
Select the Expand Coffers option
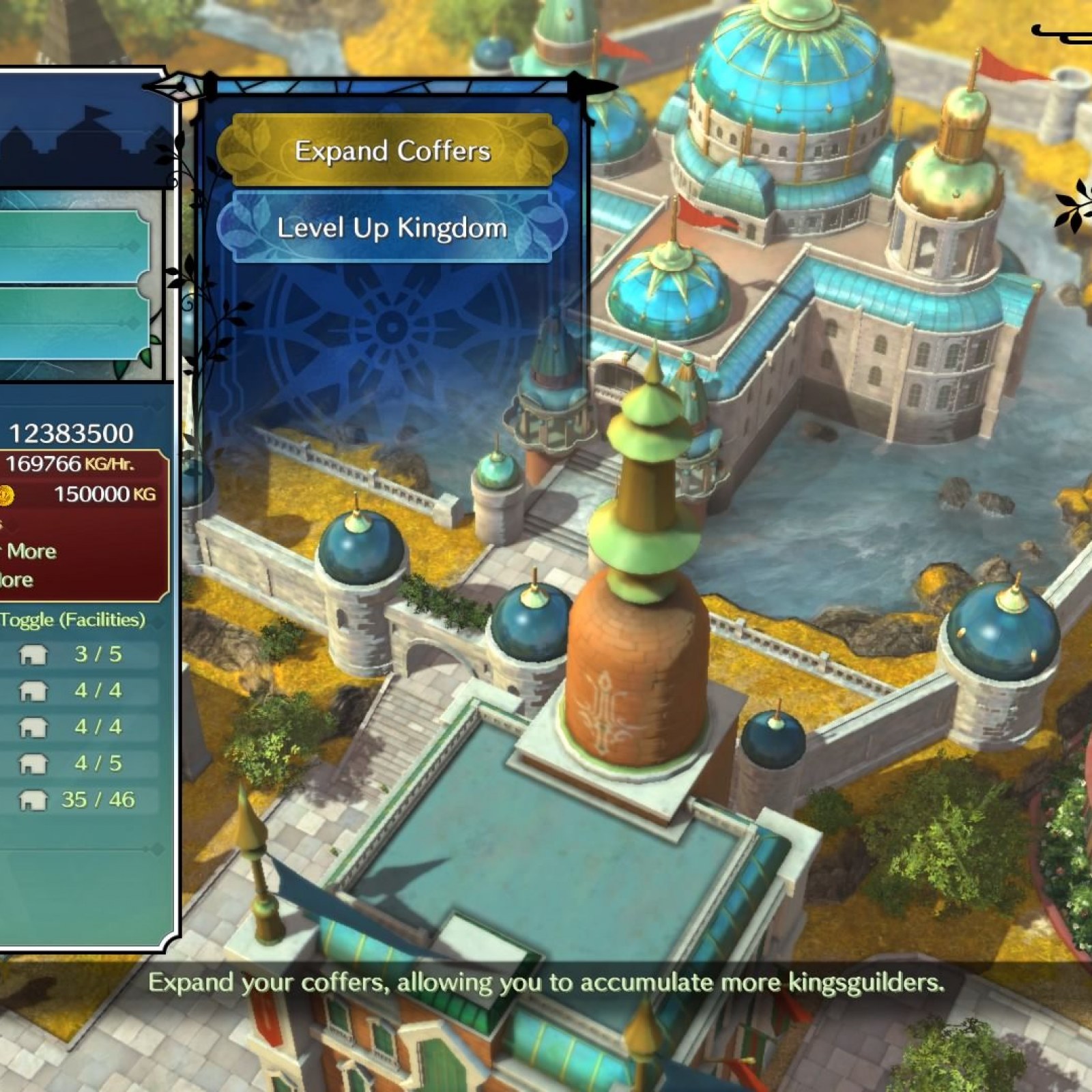point(392,151)
